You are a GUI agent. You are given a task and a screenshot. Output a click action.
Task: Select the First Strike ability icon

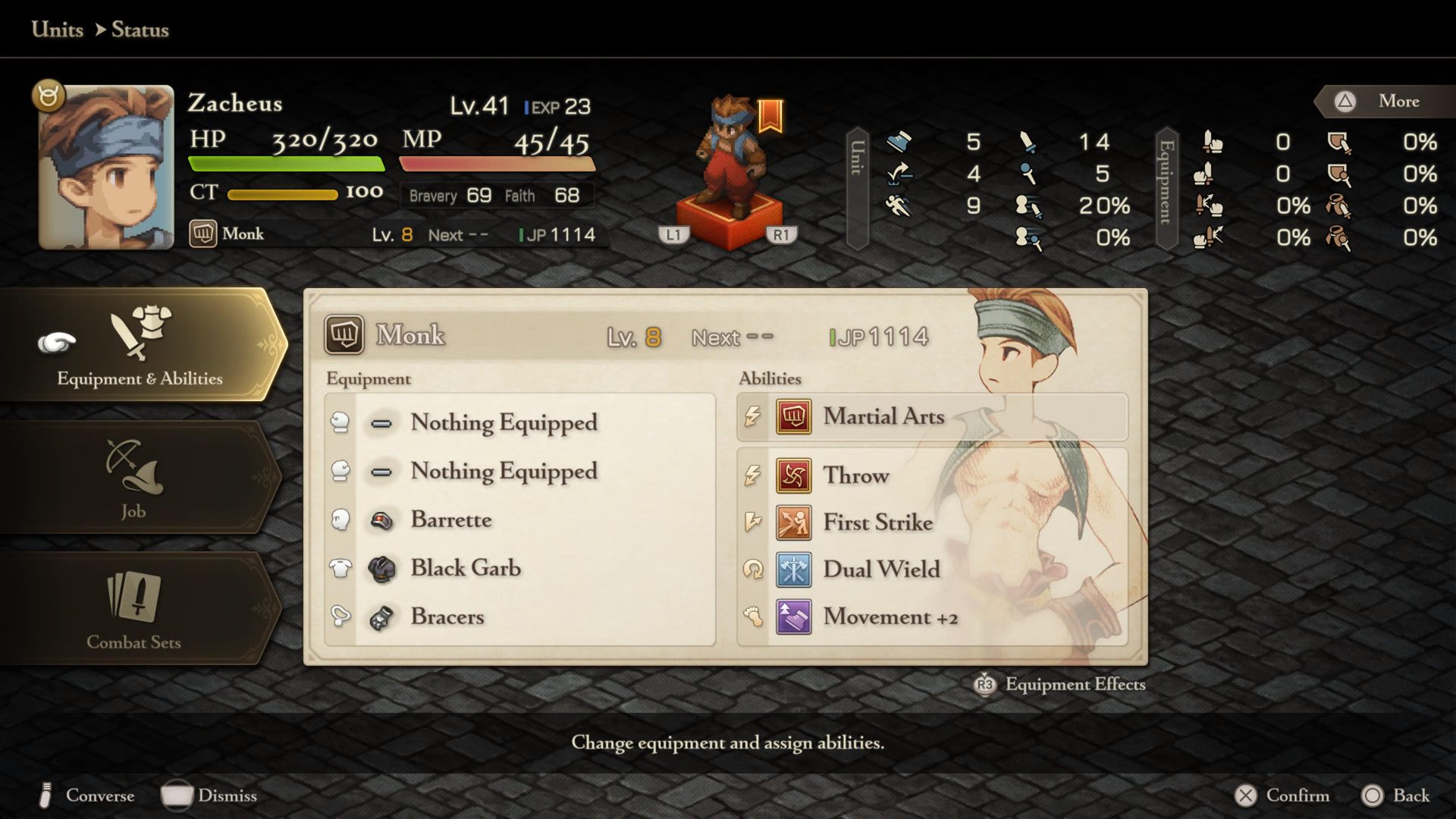[x=794, y=522]
